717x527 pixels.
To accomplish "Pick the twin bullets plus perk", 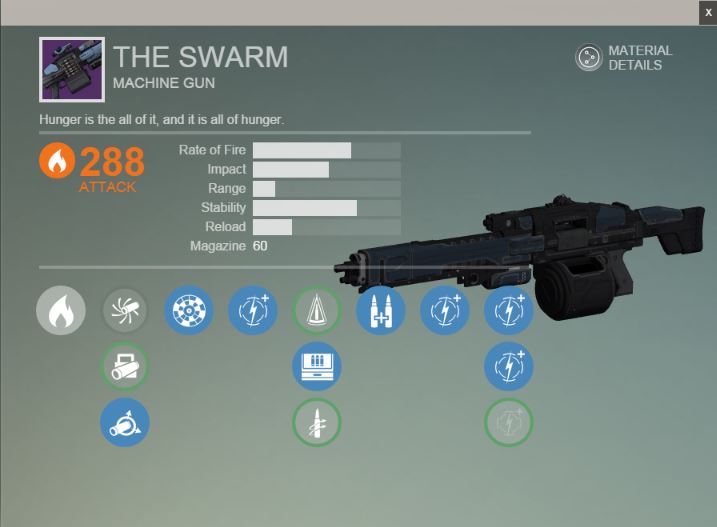I will tap(381, 310).
